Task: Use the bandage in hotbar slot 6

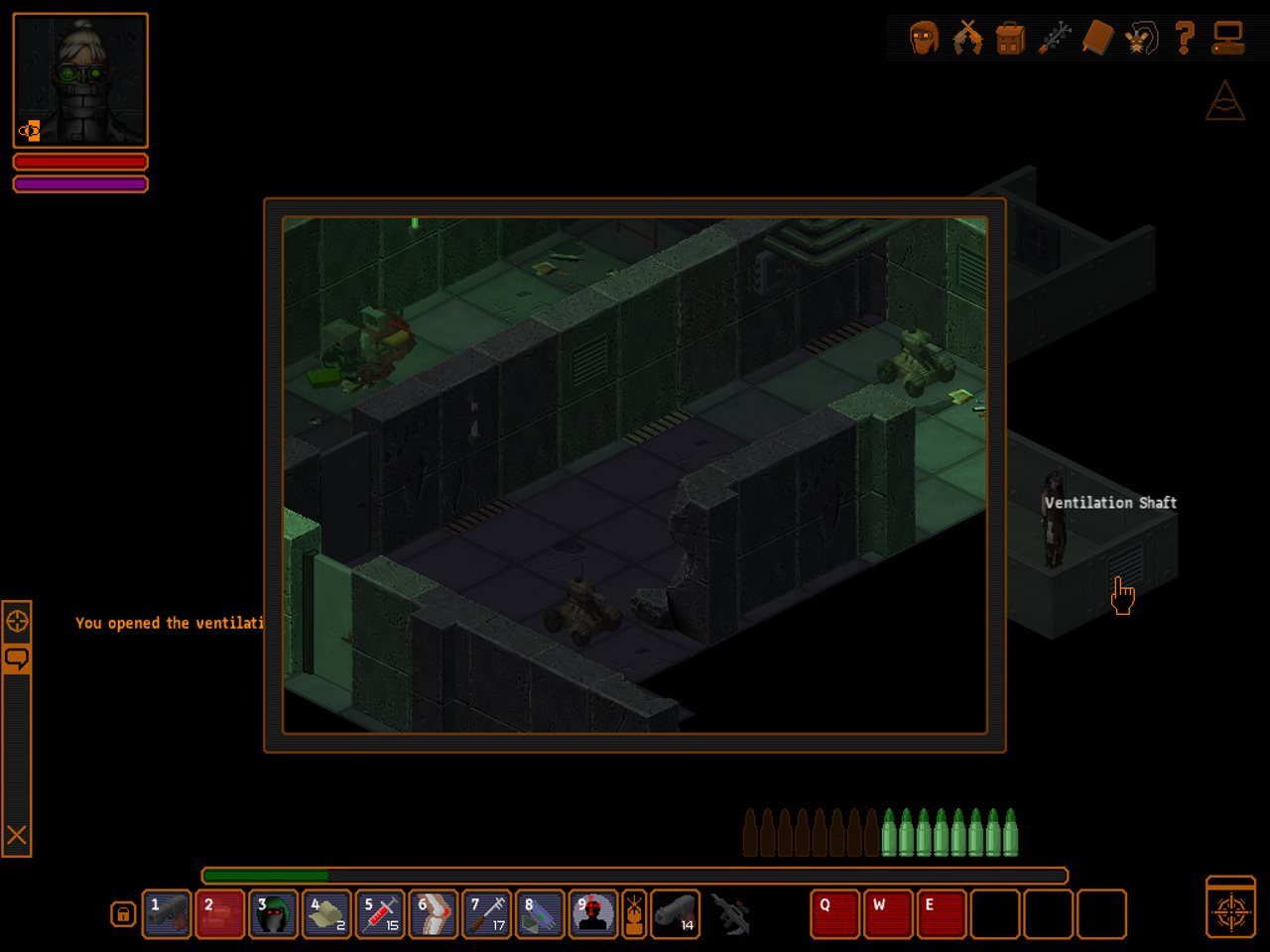Action: pyautogui.click(x=434, y=914)
